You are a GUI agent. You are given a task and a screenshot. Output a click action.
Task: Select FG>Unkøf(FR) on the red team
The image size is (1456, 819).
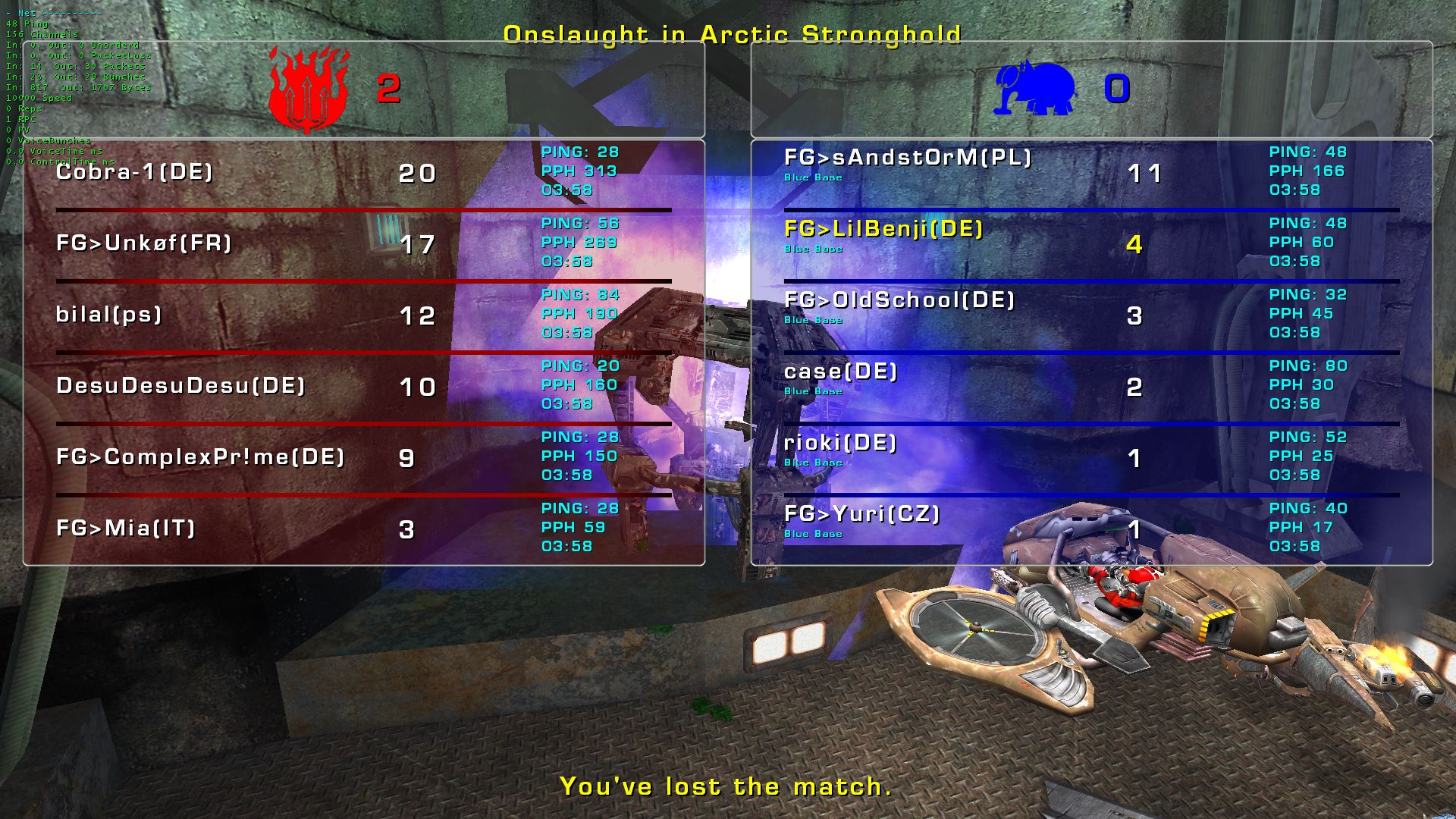[144, 243]
